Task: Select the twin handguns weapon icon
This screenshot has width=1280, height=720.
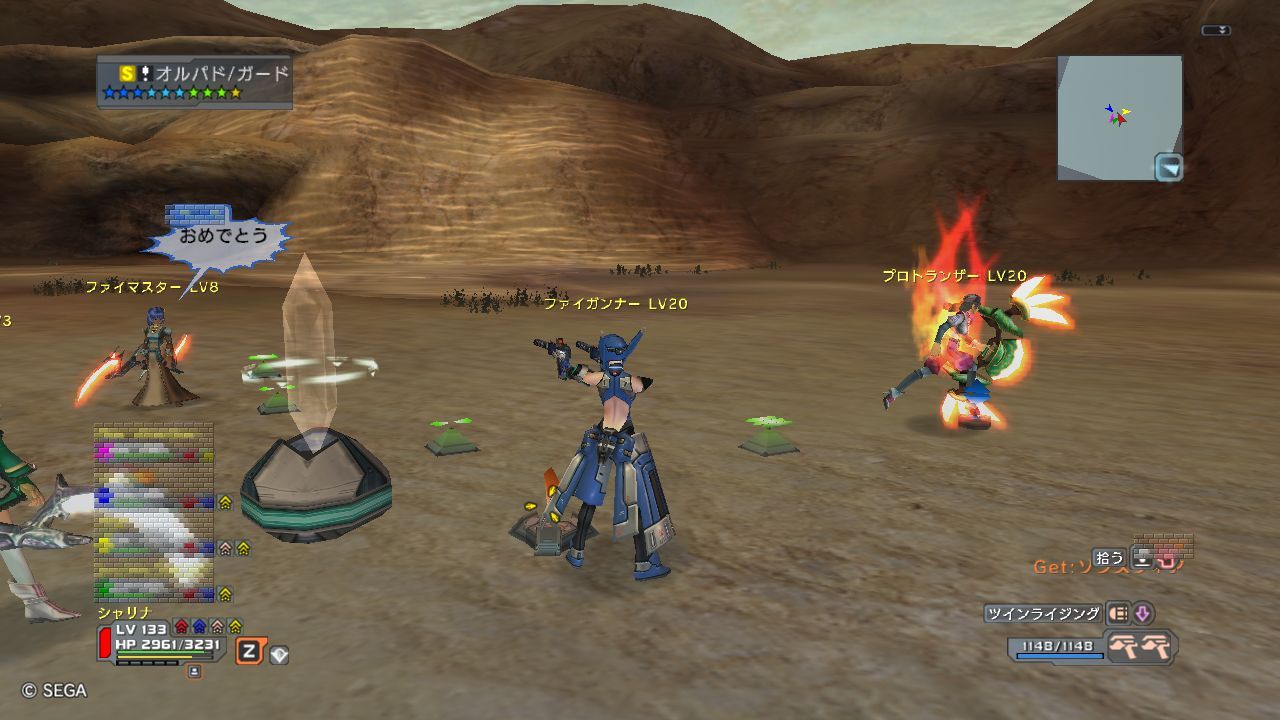Action: 1141,647
